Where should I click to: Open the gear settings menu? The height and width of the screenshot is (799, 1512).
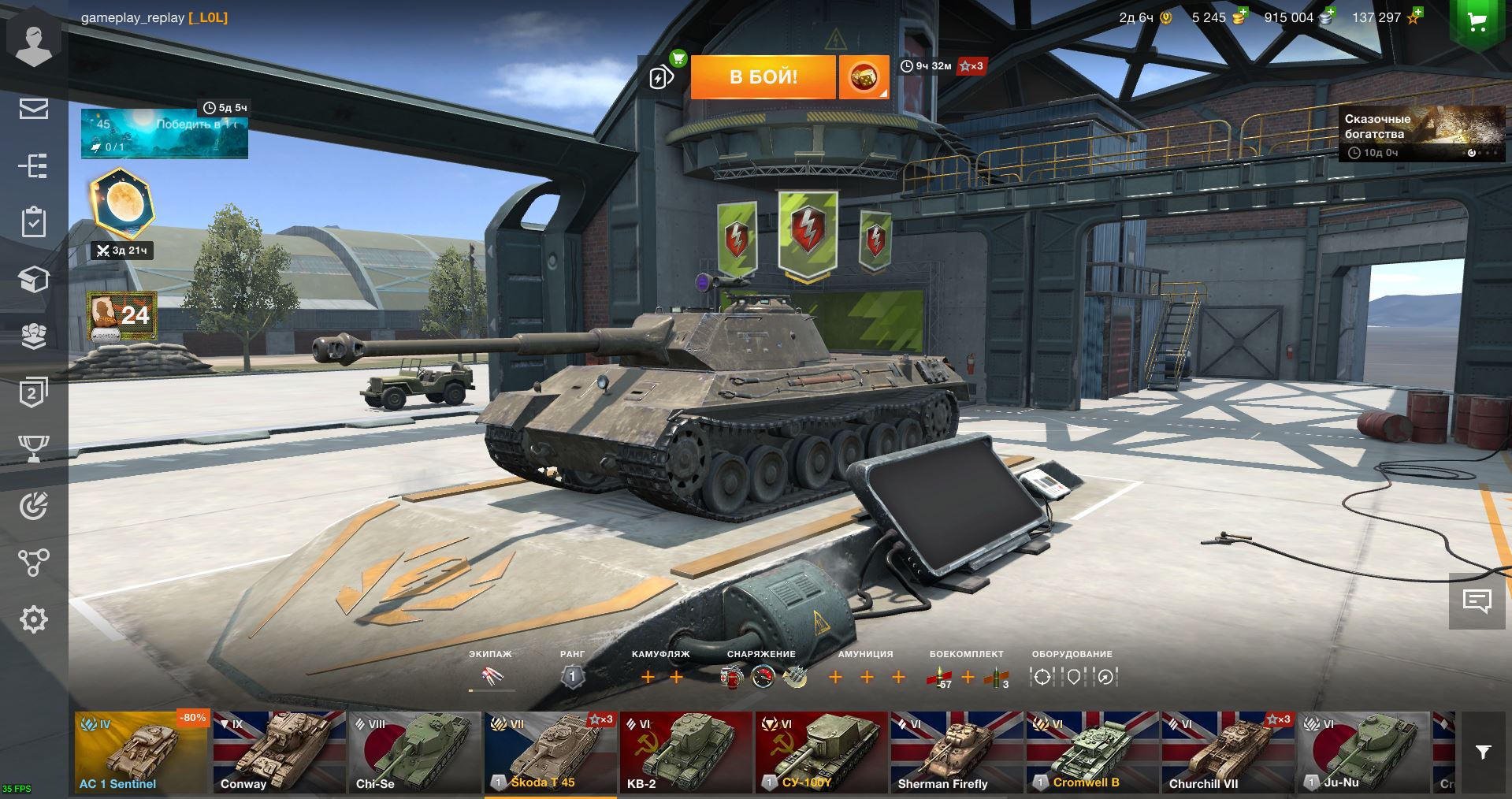33,620
